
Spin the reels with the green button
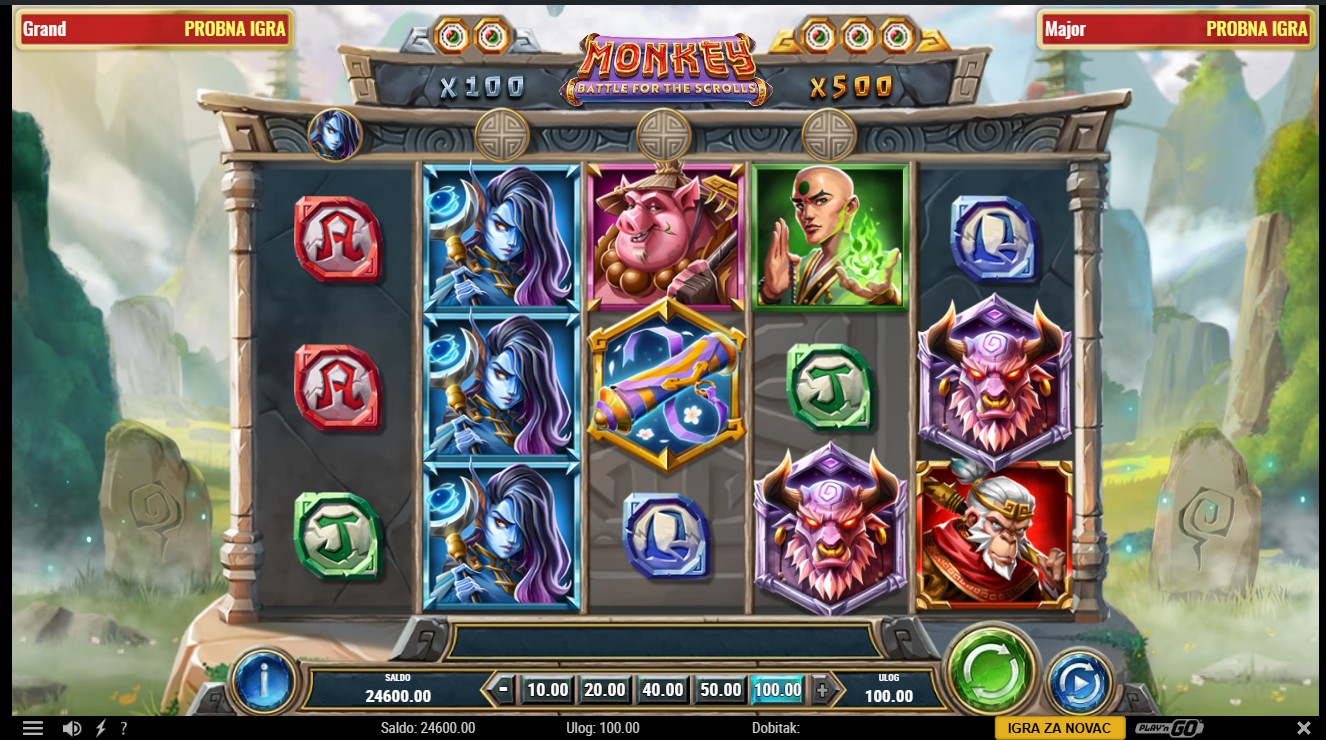(x=991, y=669)
